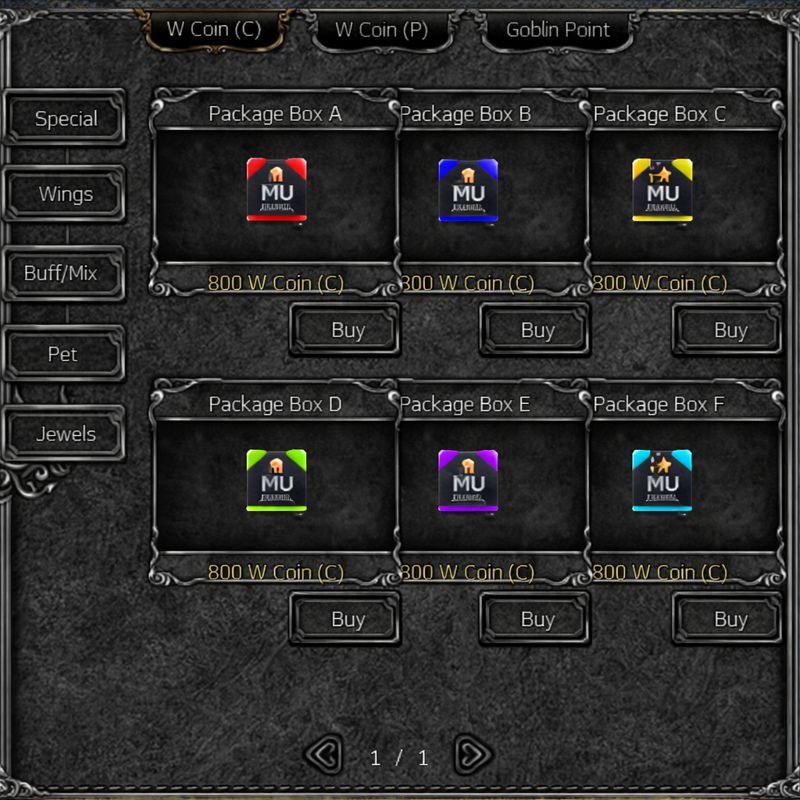This screenshot has height=800, width=800.
Task: Go to the next shop page arrow
Action: click(x=472, y=755)
